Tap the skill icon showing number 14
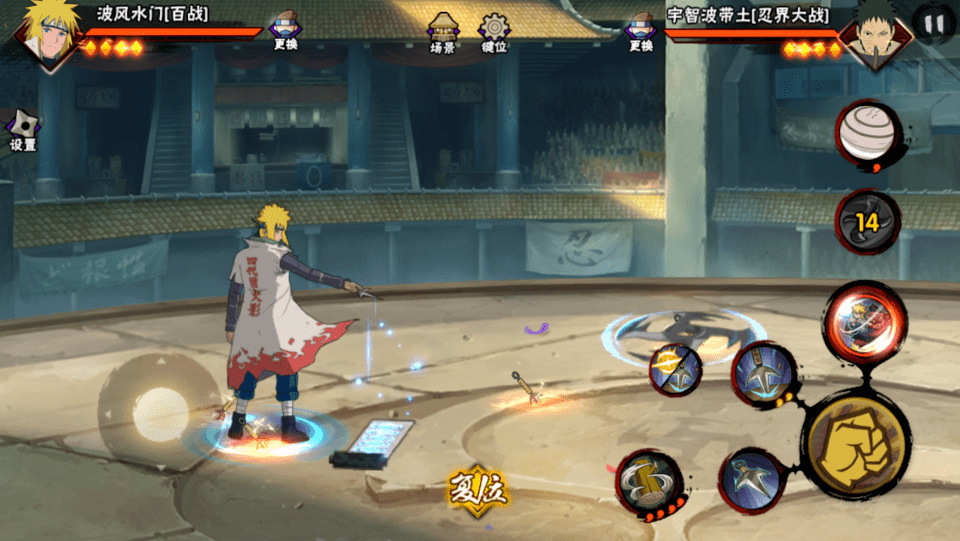The width and height of the screenshot is (960, 541). click(867, 222)
